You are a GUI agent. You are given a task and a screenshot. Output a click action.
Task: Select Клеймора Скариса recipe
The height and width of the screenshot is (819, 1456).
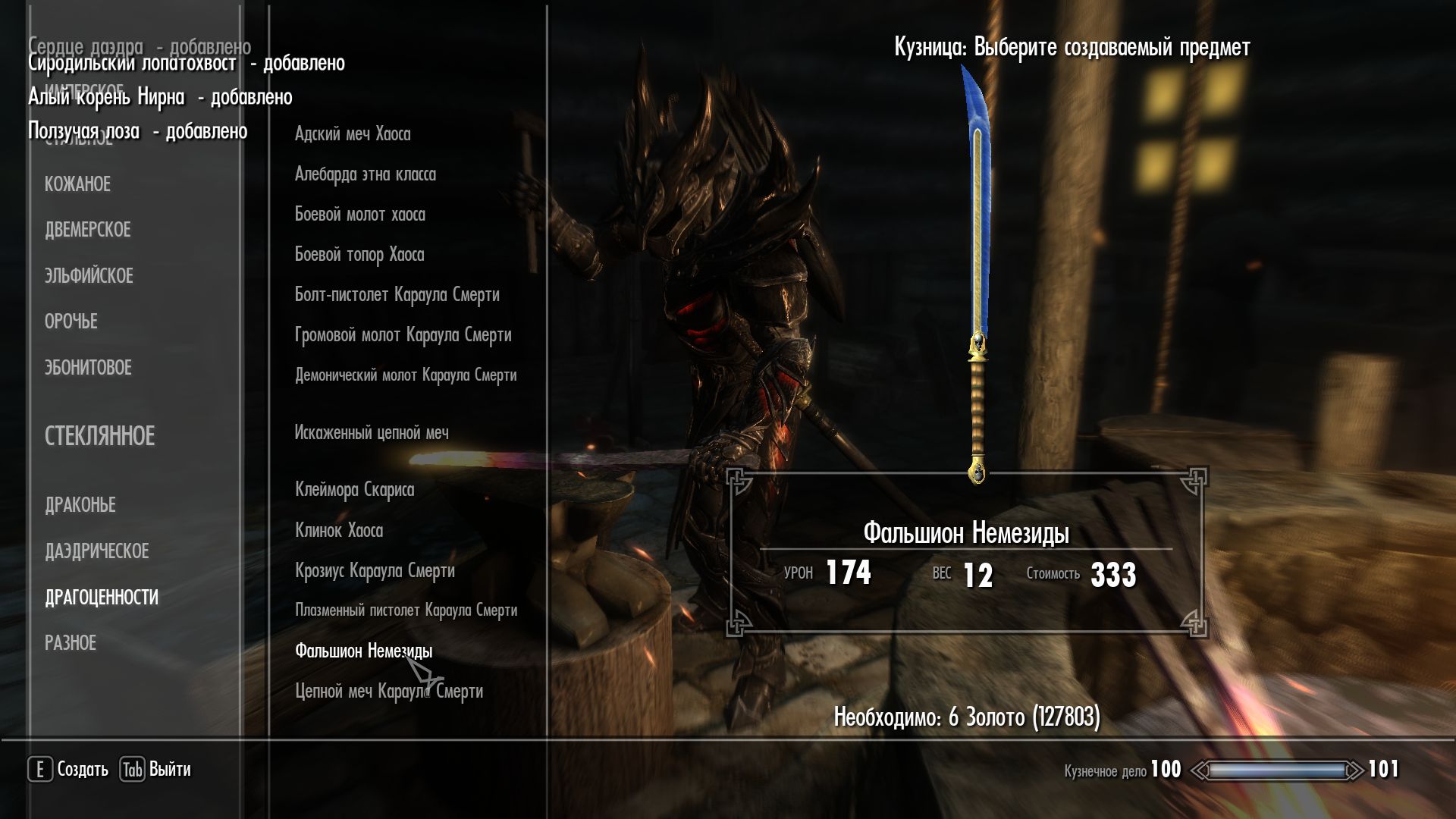pos(354,490)
